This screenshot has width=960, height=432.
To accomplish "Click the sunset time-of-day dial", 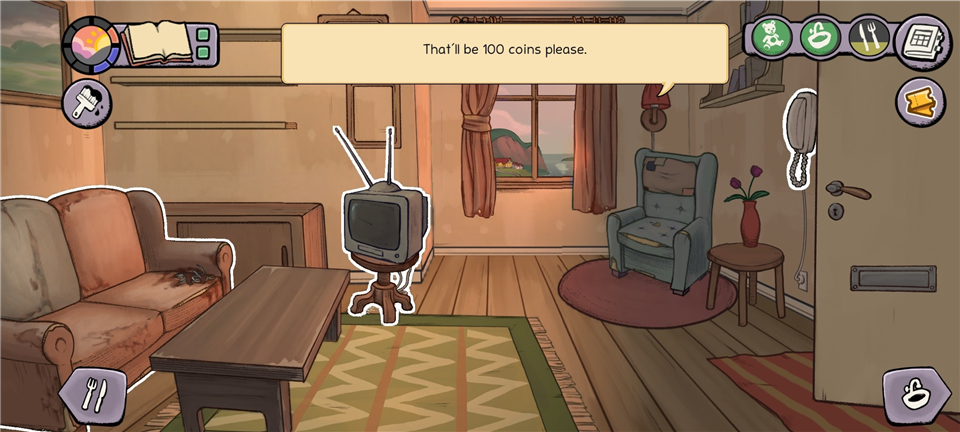I will 90,43.
